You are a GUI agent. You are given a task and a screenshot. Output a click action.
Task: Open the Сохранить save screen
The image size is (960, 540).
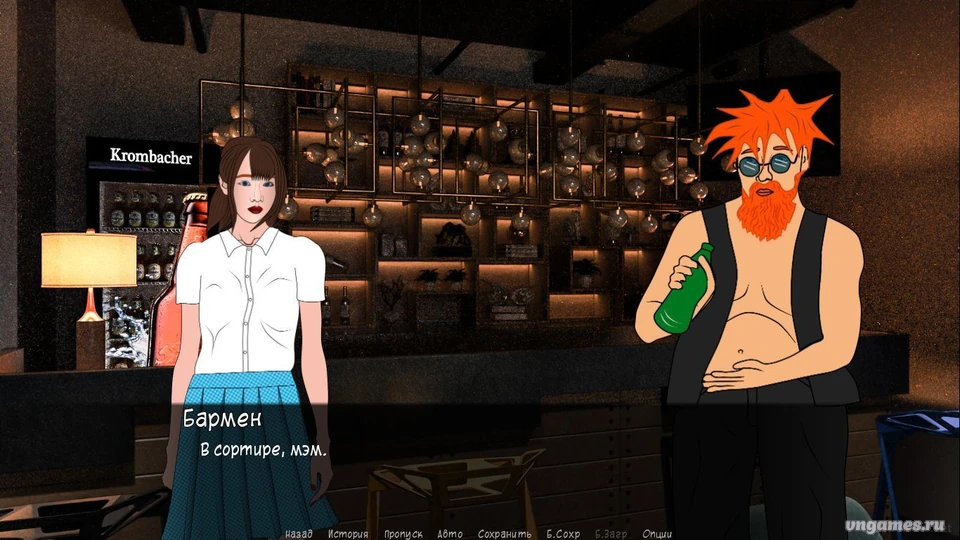click(504, 534)
